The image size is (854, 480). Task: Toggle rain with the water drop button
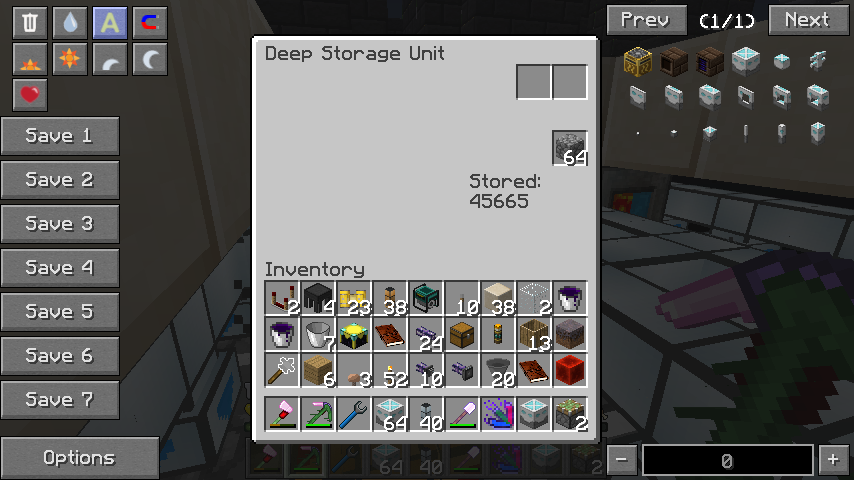click(x=70, y=23)
